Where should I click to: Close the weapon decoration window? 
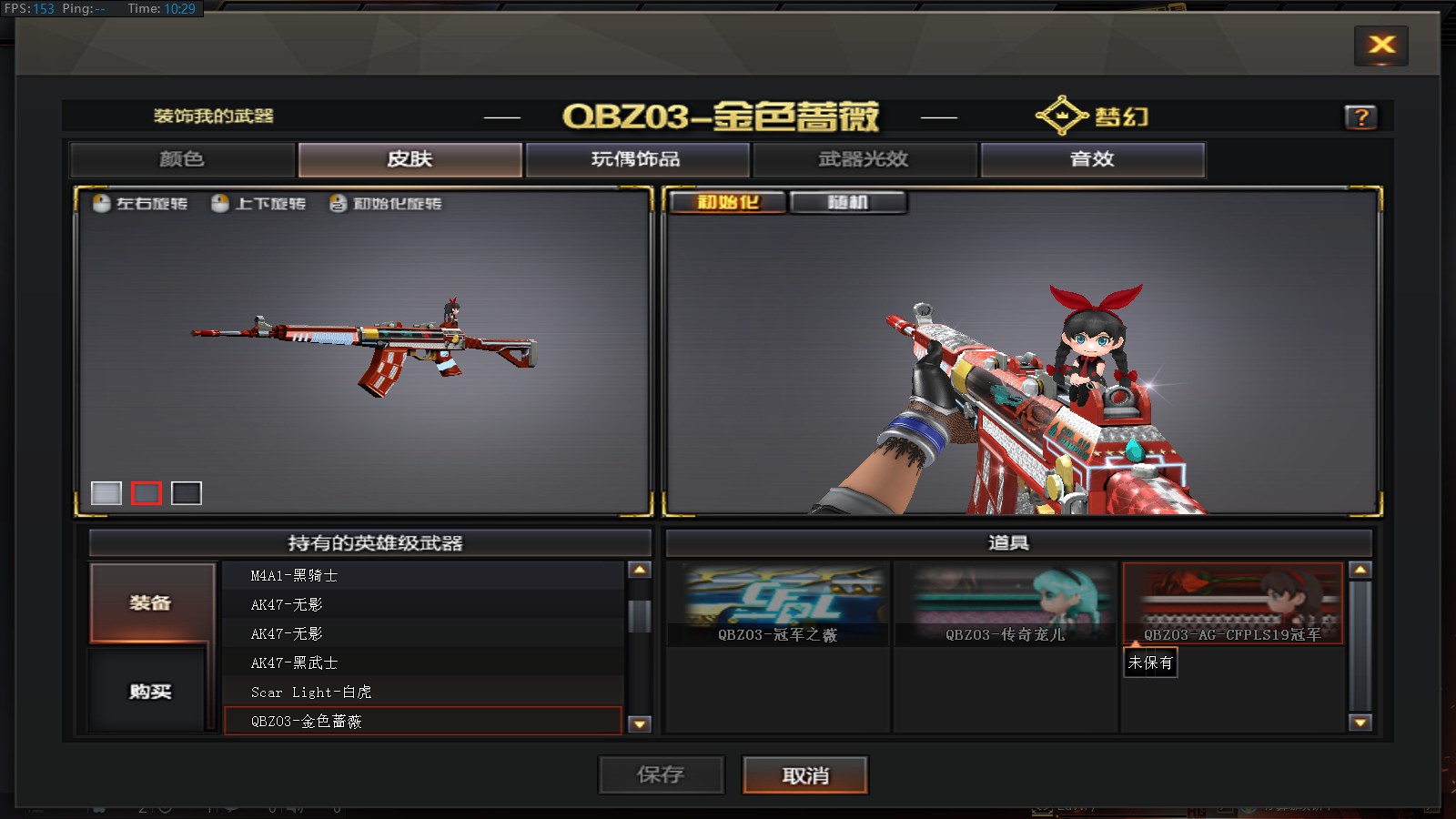(1380, 45)
